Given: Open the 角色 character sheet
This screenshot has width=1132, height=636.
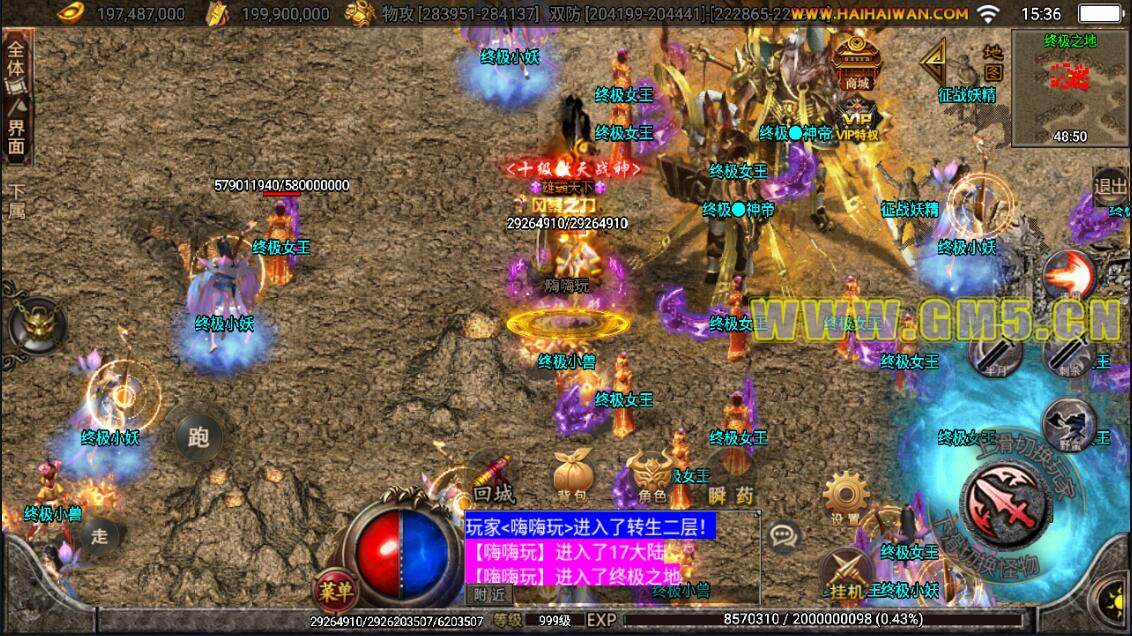Looking at the screenshot, I should pos(651,477).
